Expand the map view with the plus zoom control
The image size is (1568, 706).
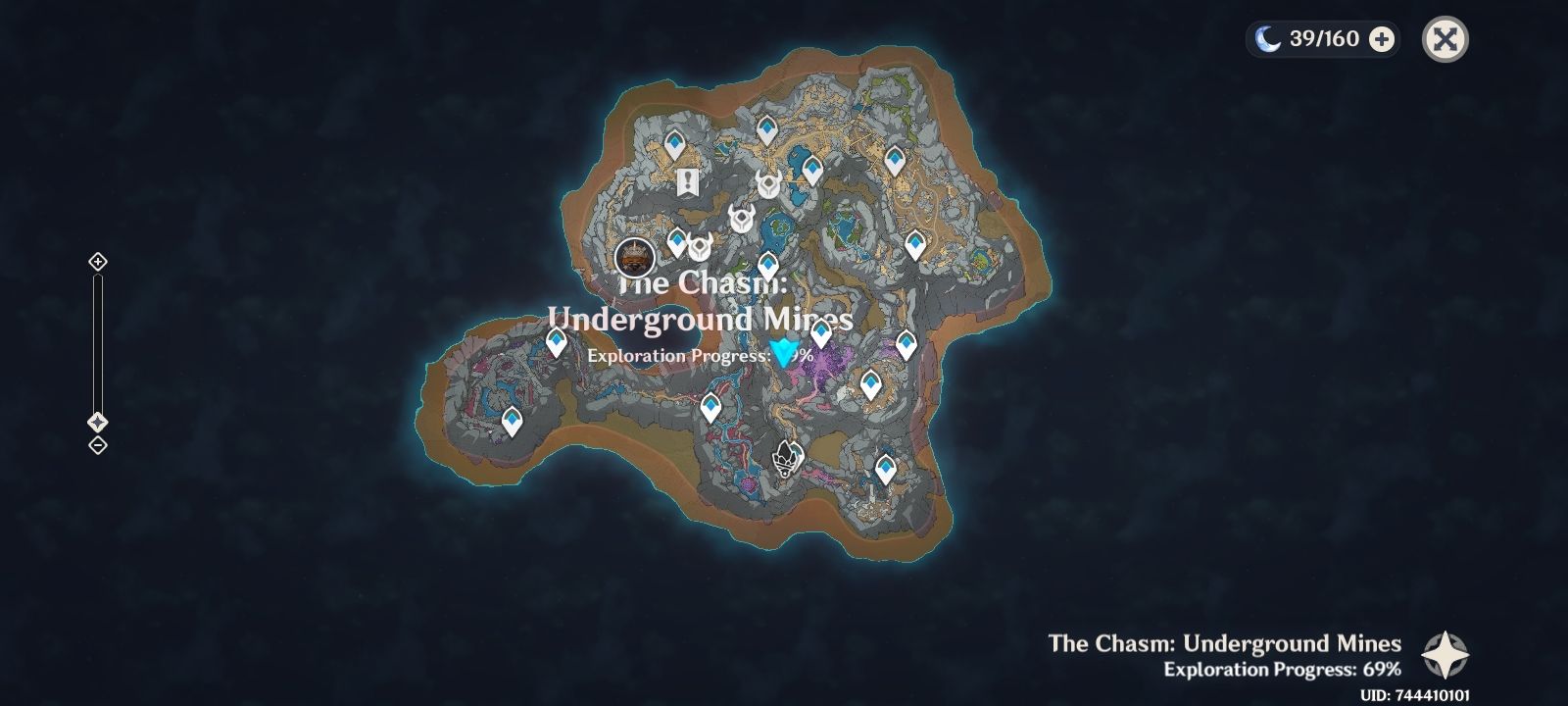coord(97,262)
